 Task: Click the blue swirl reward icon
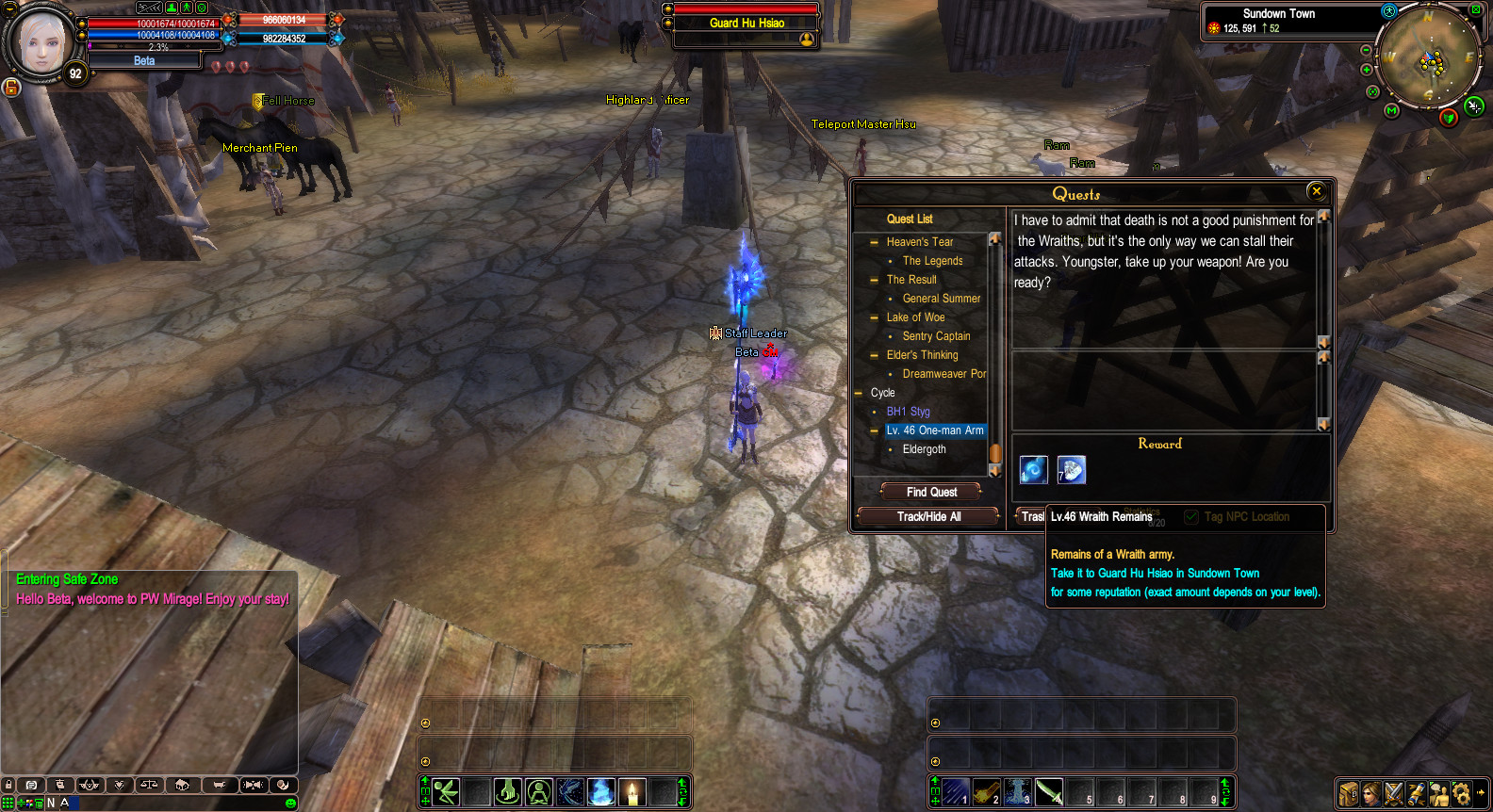coord(1034,469)
